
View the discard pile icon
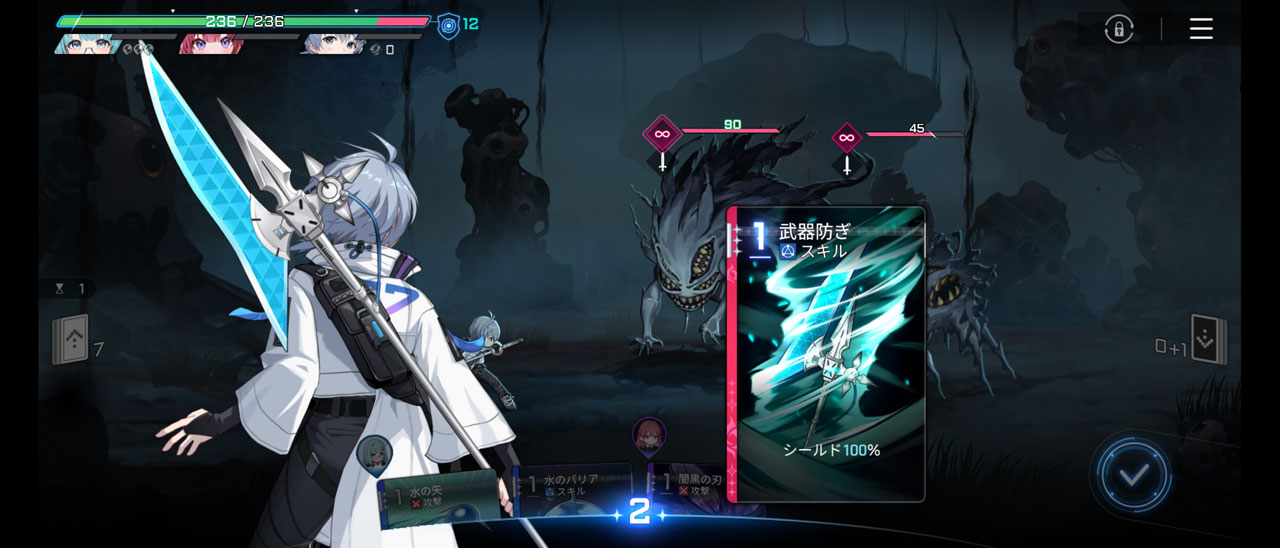tap(1208, 341)
